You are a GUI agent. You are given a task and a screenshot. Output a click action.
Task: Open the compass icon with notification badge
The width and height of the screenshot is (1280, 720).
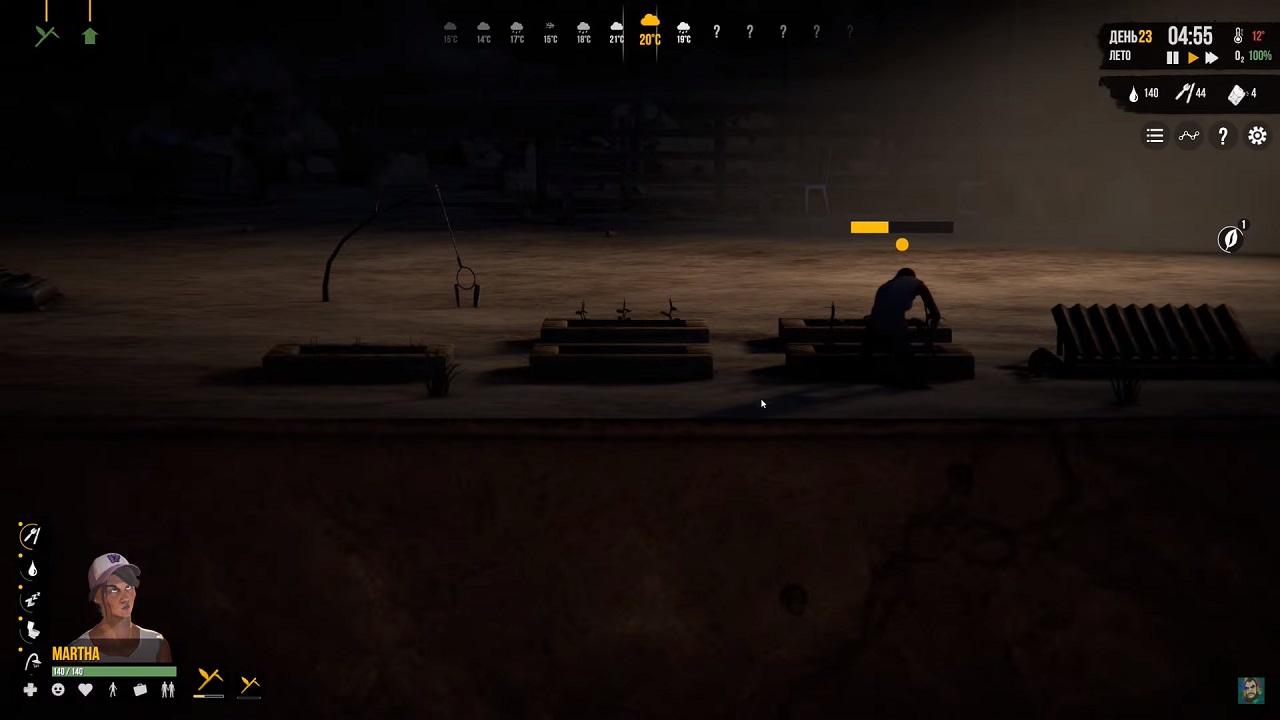point(1230,238)
